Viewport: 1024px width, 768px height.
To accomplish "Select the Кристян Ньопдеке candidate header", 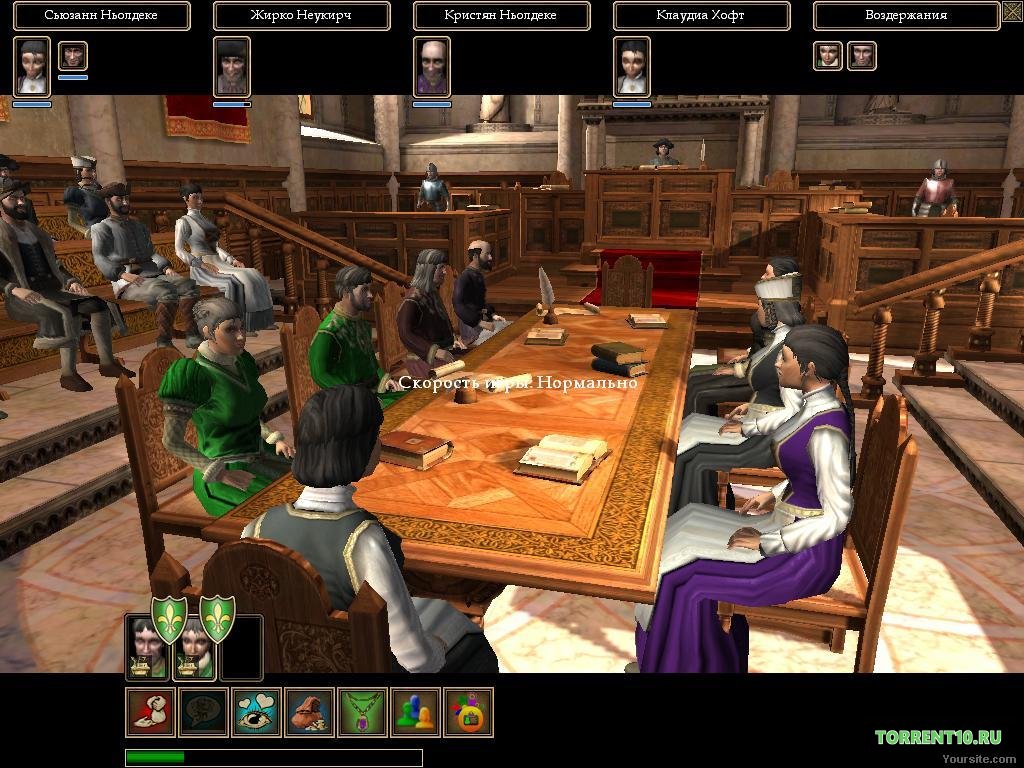I will (501, 16).
